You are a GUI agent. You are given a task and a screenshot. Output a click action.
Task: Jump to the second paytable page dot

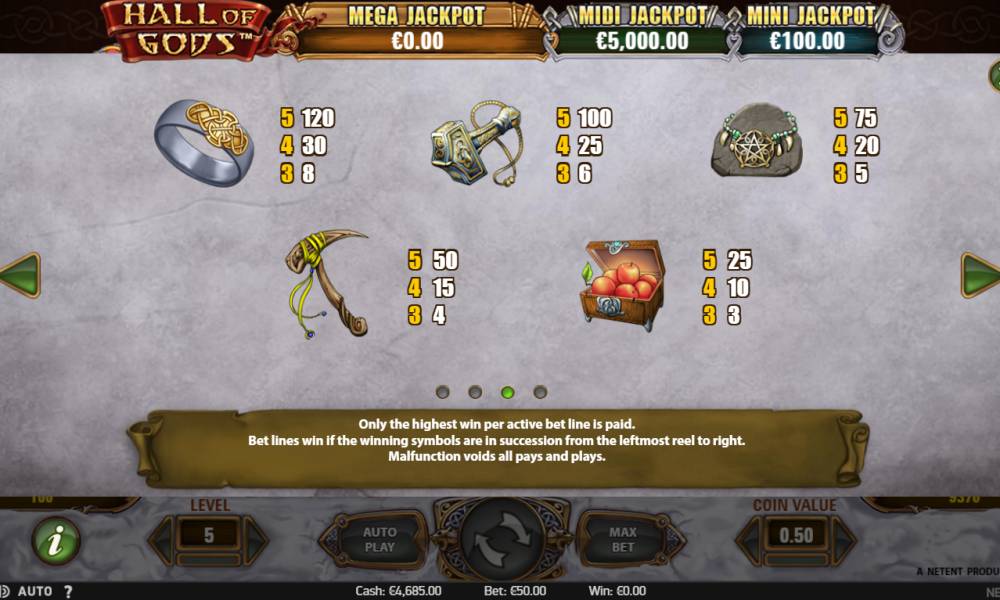tap(475, 392)
